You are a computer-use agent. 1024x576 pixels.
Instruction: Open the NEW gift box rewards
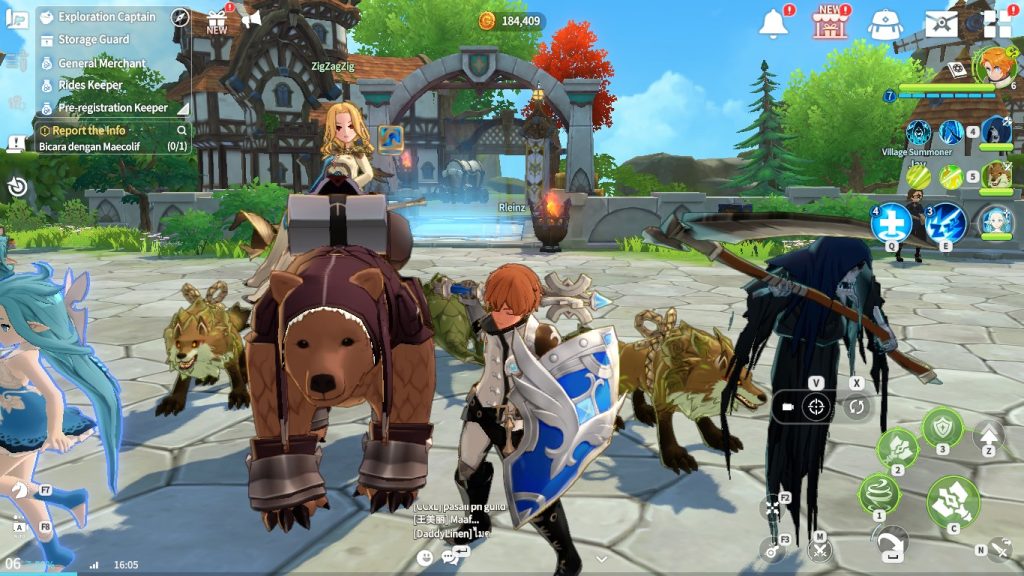pos(217,21)
